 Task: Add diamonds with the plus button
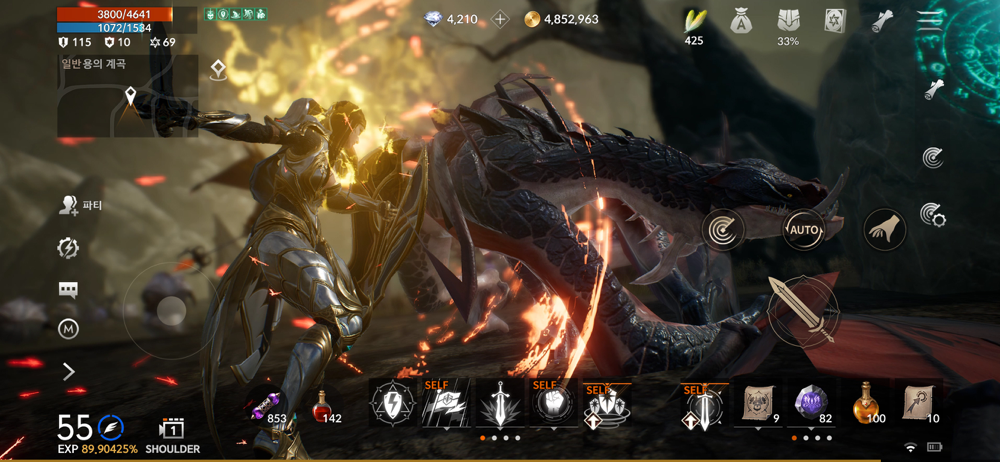point(500,19)
